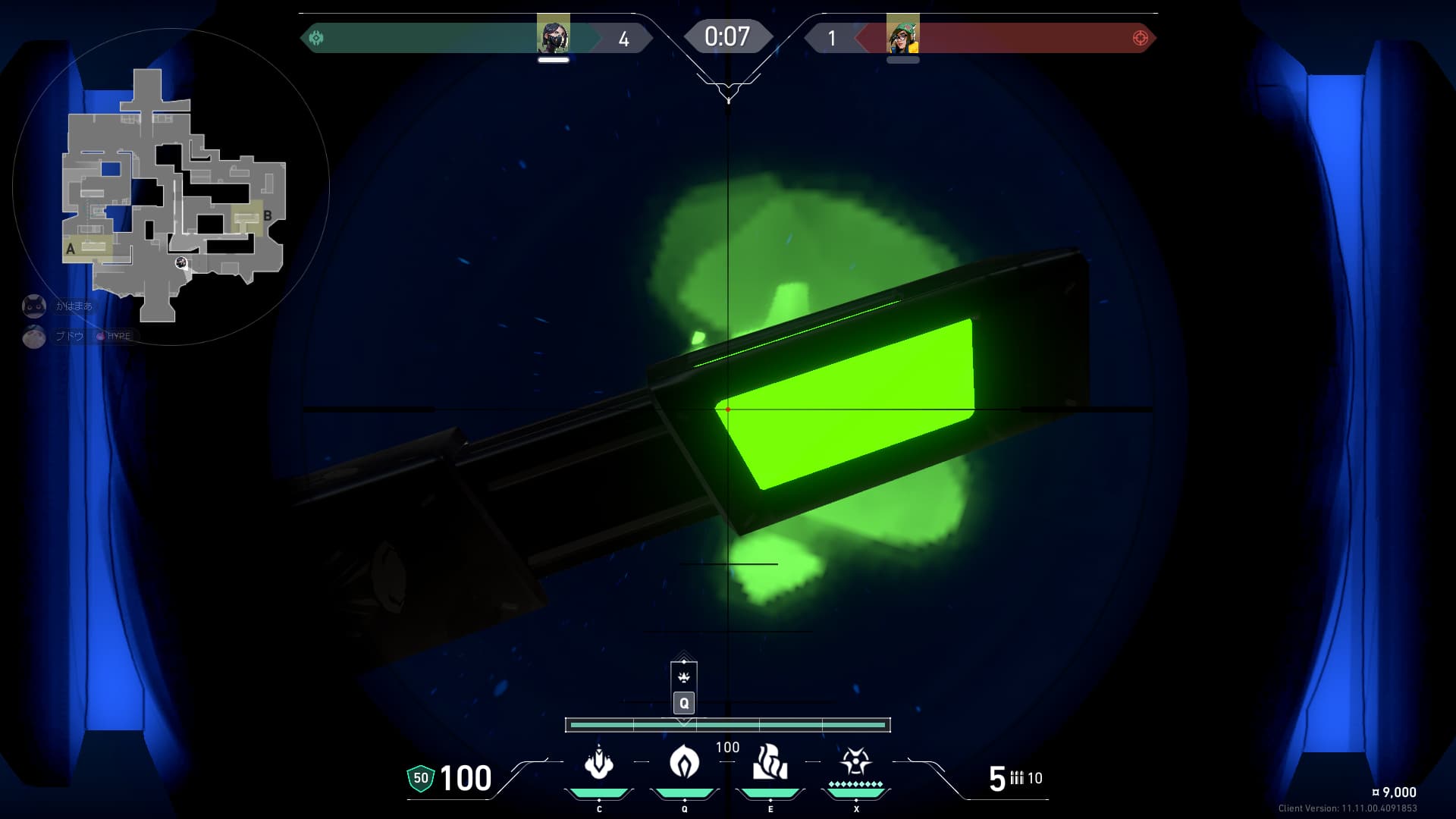
Task: Select the B site marker on minimap
Action: (x=267, y=216)
